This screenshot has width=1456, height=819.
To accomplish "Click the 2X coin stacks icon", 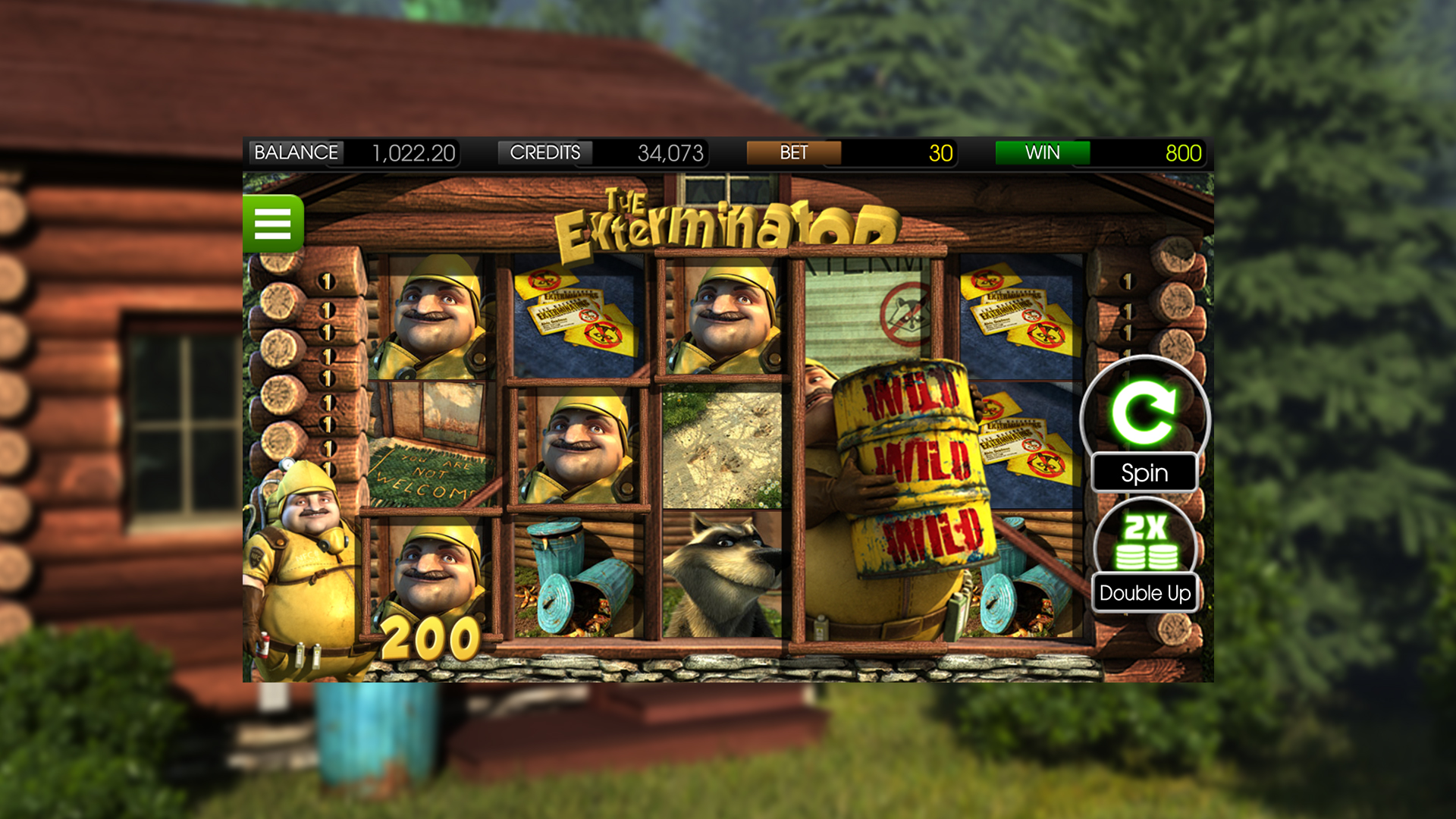I will [1144, 541].
